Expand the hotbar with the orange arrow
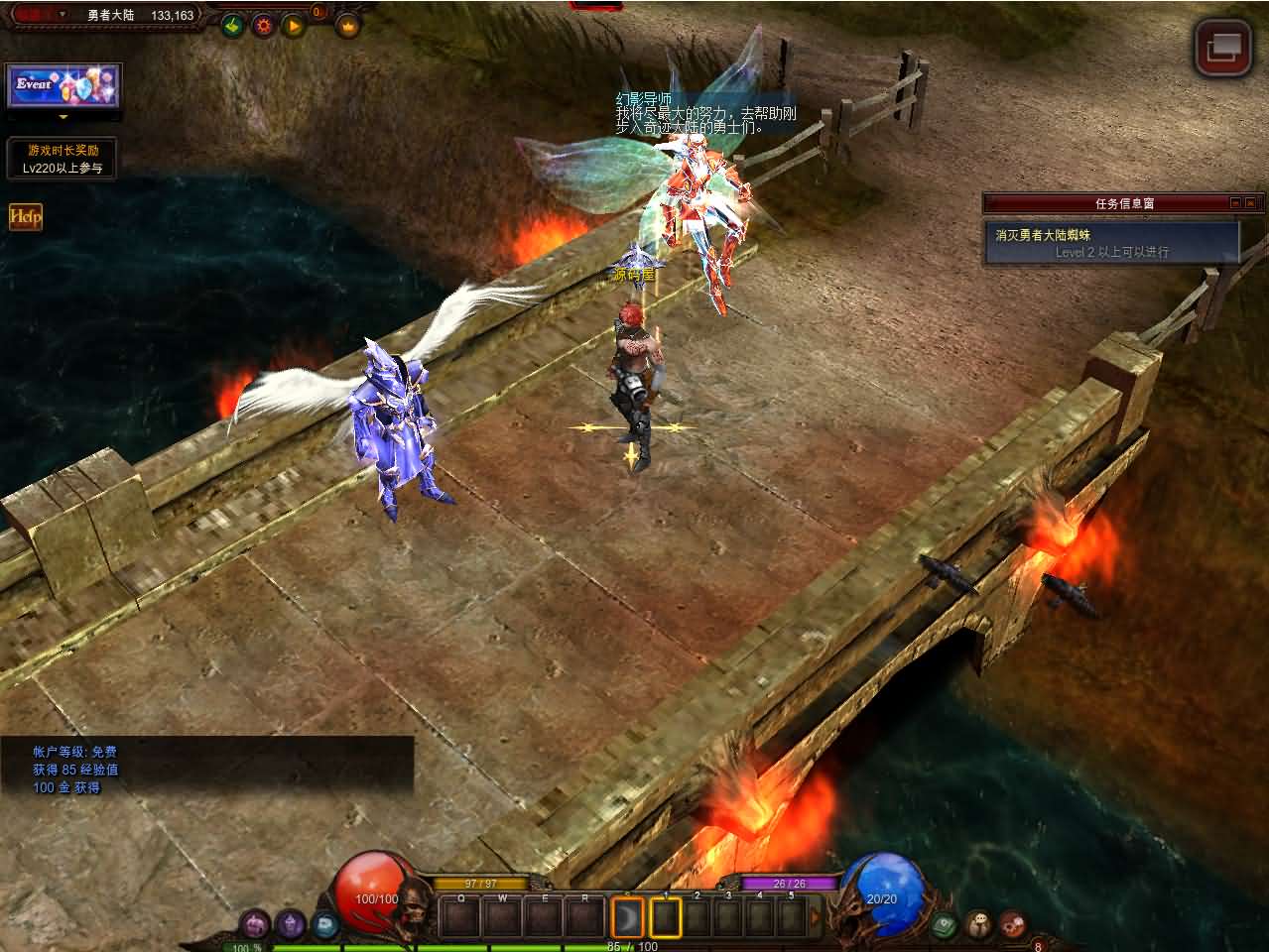 coord(816,917)
